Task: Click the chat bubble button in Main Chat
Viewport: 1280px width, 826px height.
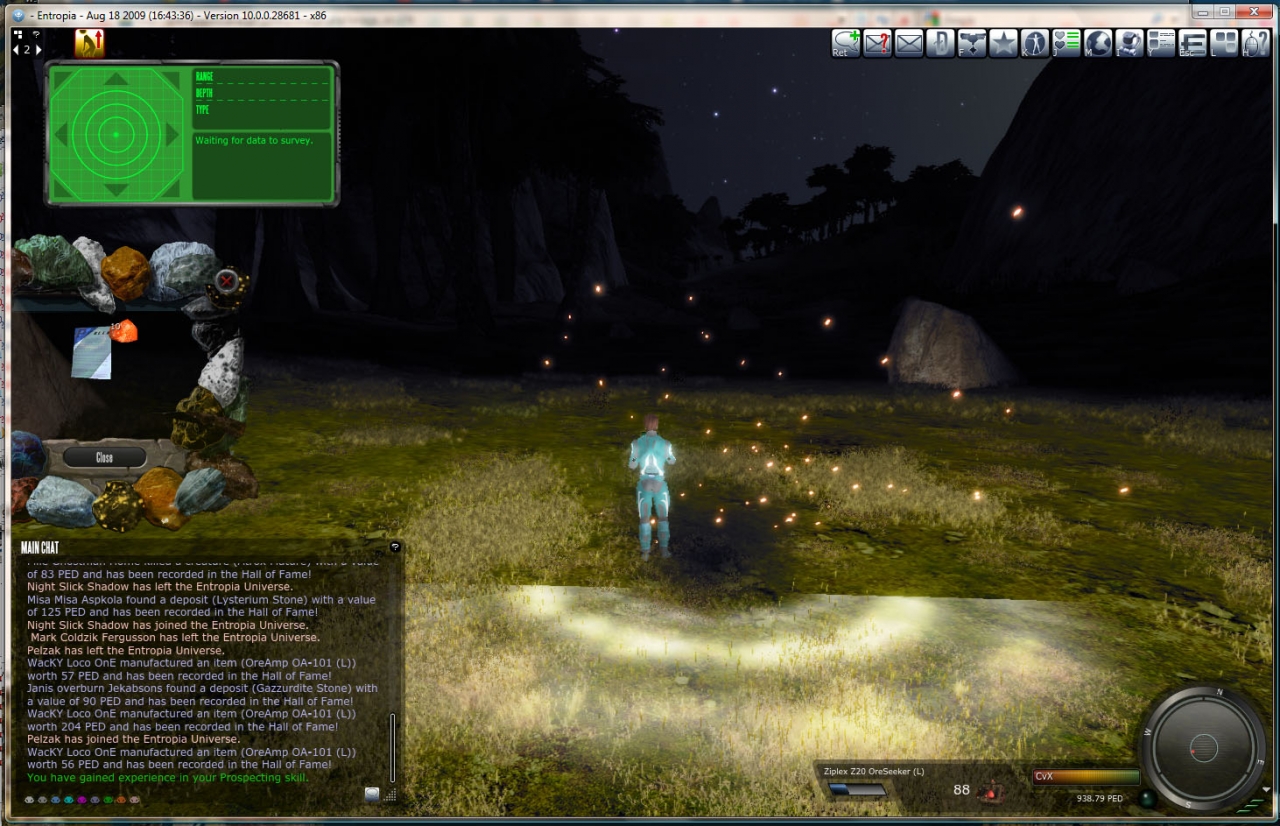Action: [x=372, y=794]
